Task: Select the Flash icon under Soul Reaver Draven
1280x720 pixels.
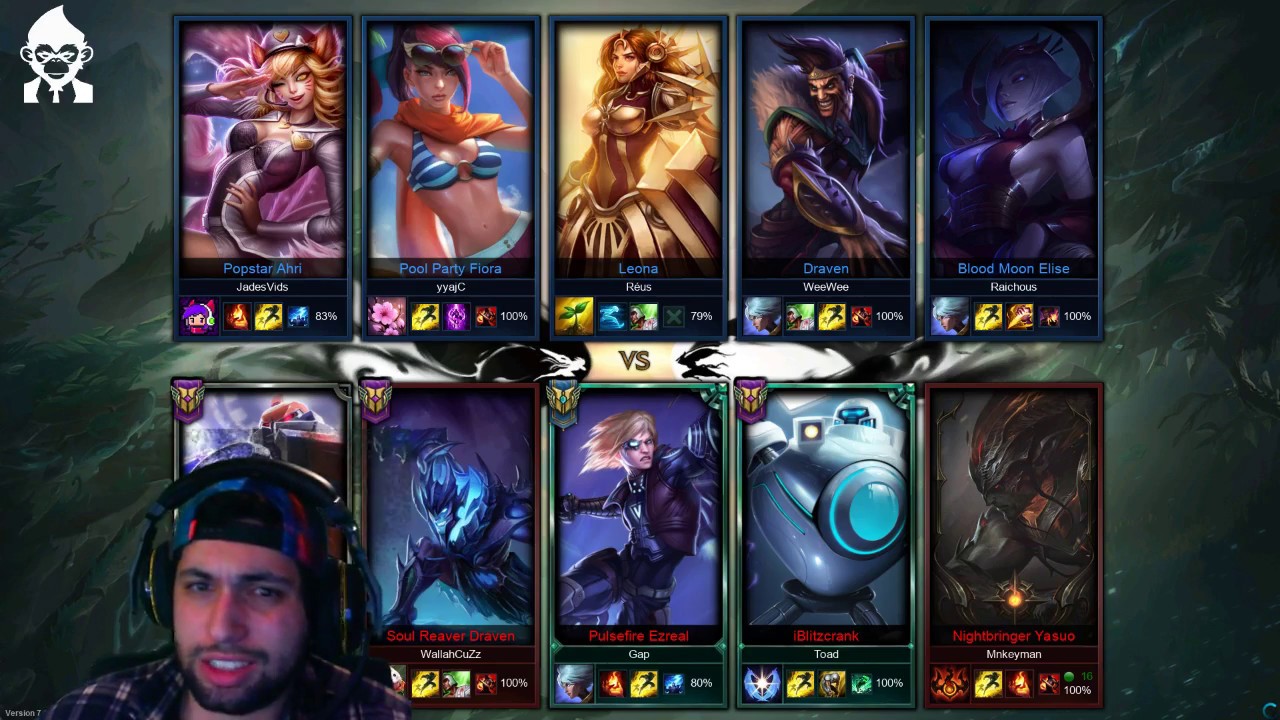Action: (x=425, y=683)
